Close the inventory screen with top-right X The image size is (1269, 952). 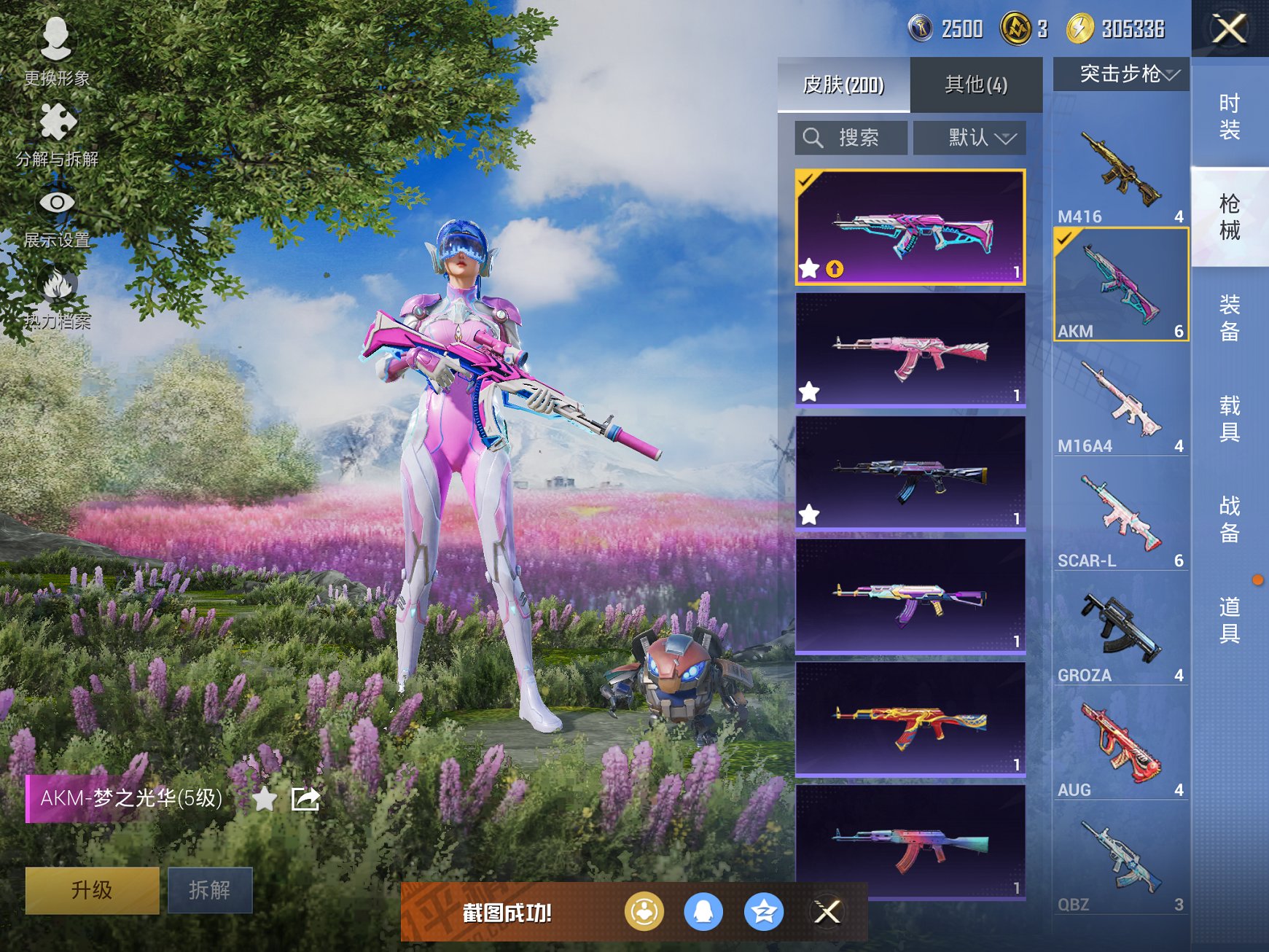tap(1230, 29)
